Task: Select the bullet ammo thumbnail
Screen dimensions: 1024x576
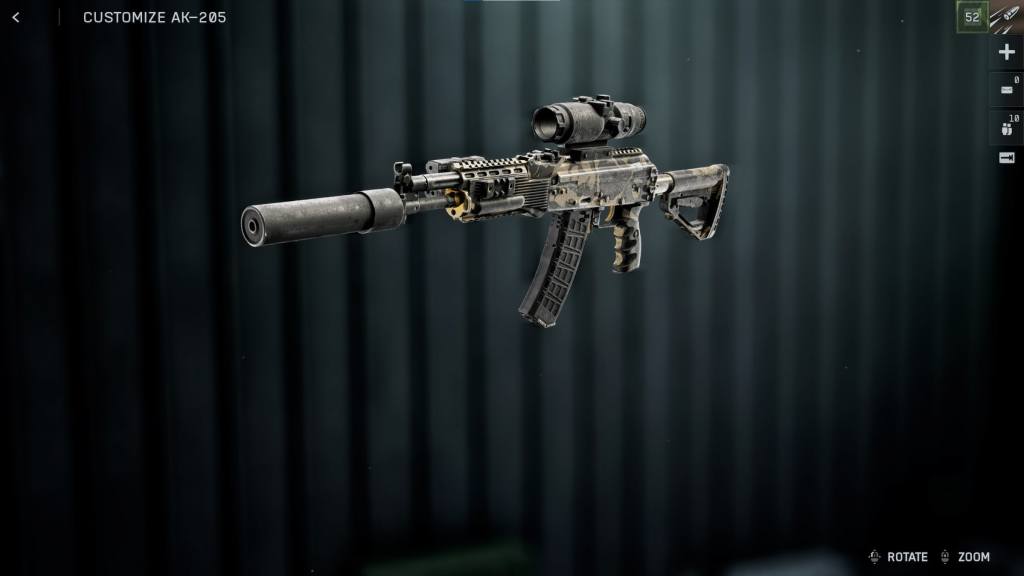Action: (x=1006, y=17)
